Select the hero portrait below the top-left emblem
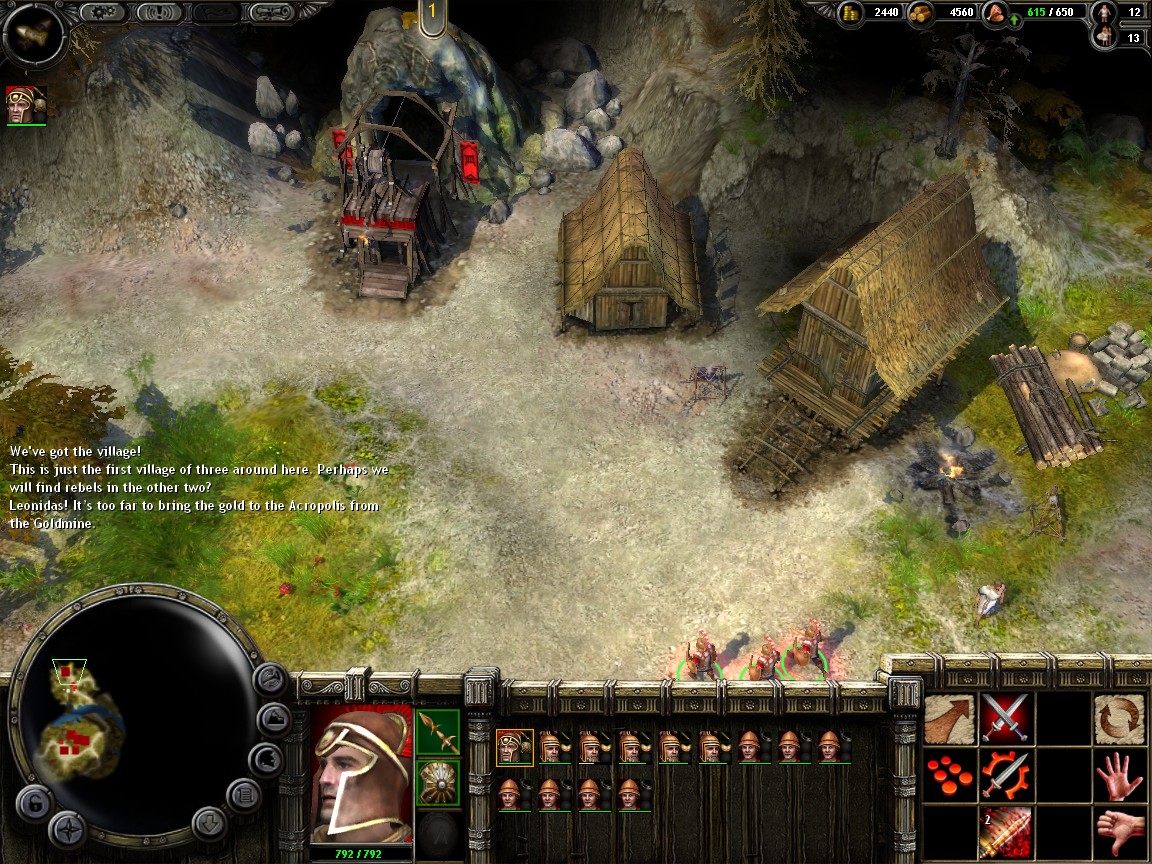This screenshot has width=1152, height=864. pyautogui.click(x=26, y=105)
